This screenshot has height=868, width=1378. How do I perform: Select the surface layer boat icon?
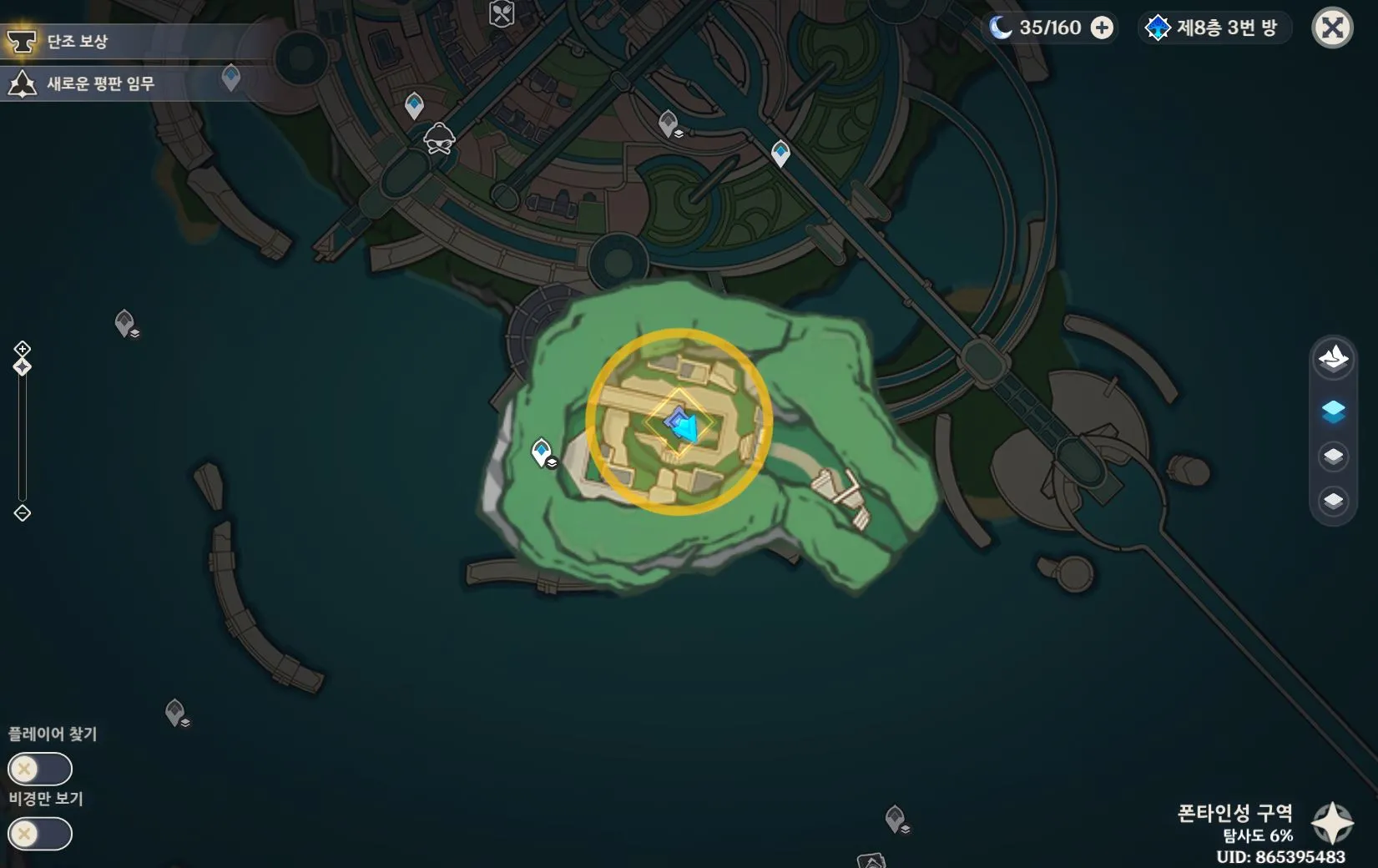click(1333, 358)
